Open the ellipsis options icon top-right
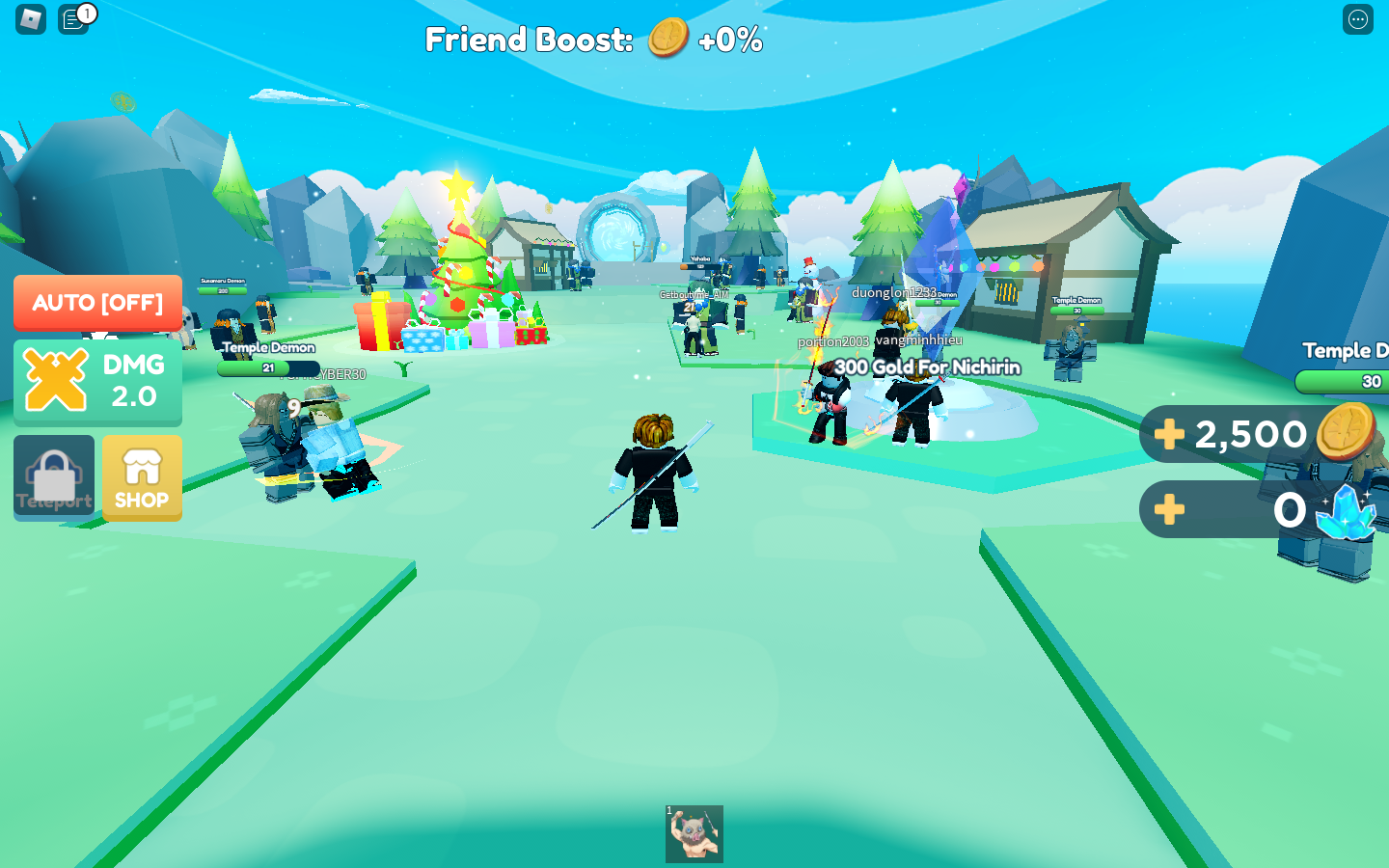Image resolution: width=1389 pixels, height=868 pixels. coord(1357,19)
